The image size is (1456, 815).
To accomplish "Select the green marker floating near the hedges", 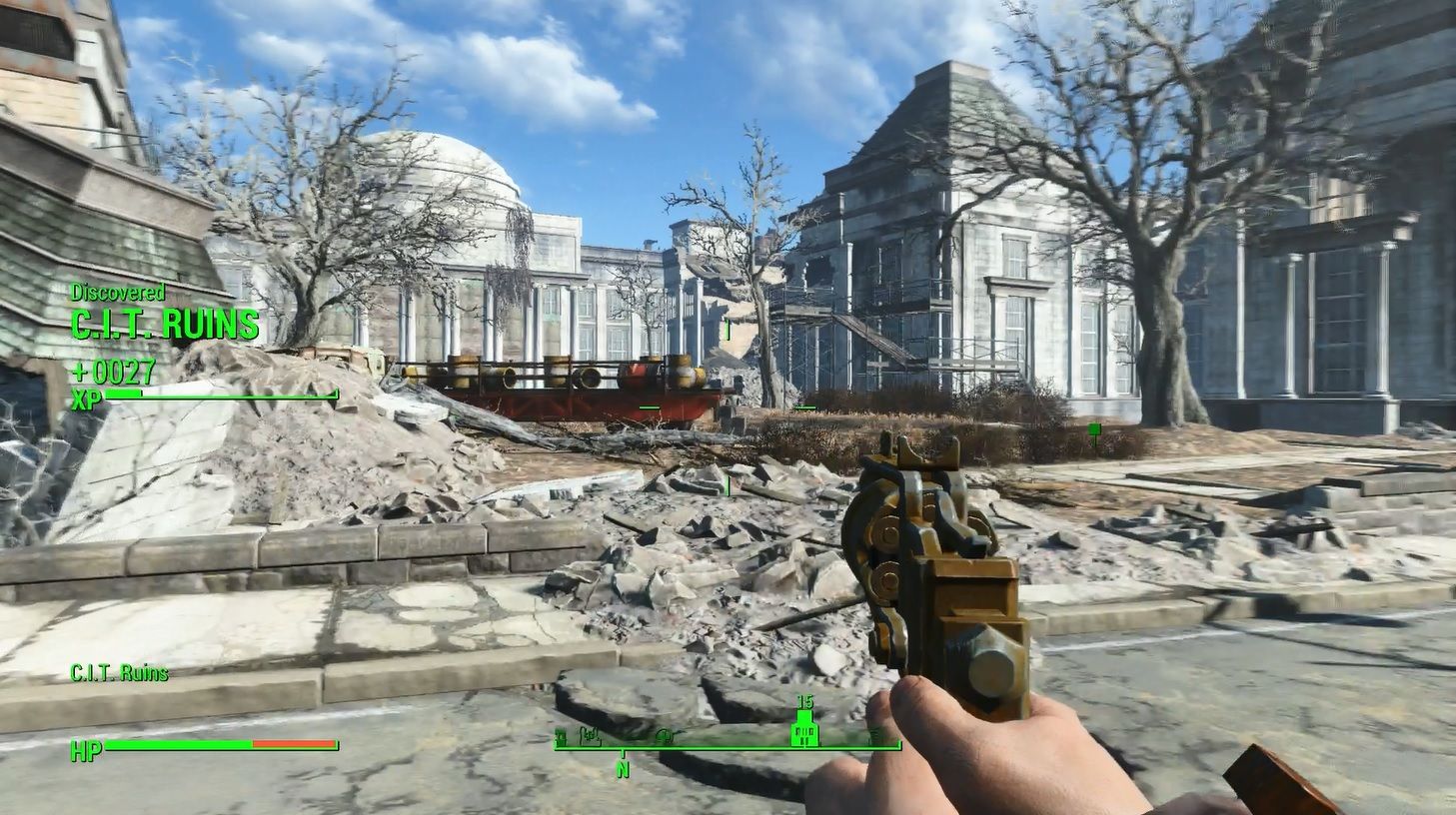I will [x=1095, y=430].
